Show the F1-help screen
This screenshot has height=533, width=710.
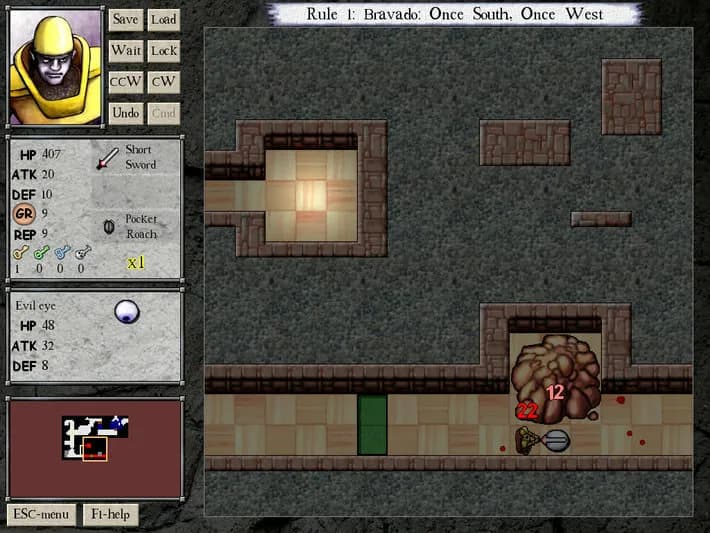tap(110, 515)
